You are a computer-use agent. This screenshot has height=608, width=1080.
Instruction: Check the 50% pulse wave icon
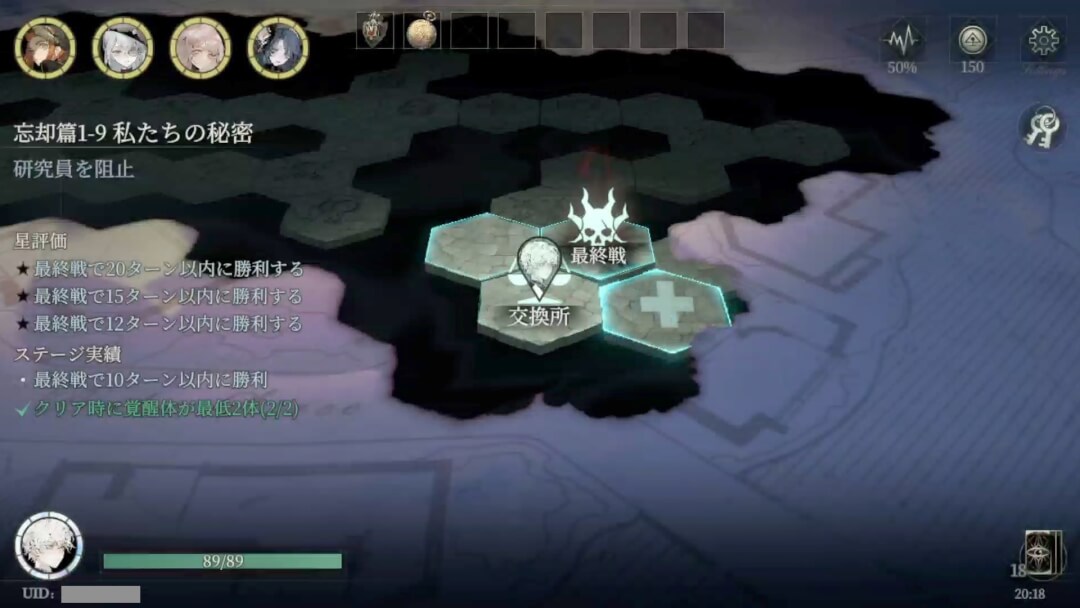click(x=903, y=41)
